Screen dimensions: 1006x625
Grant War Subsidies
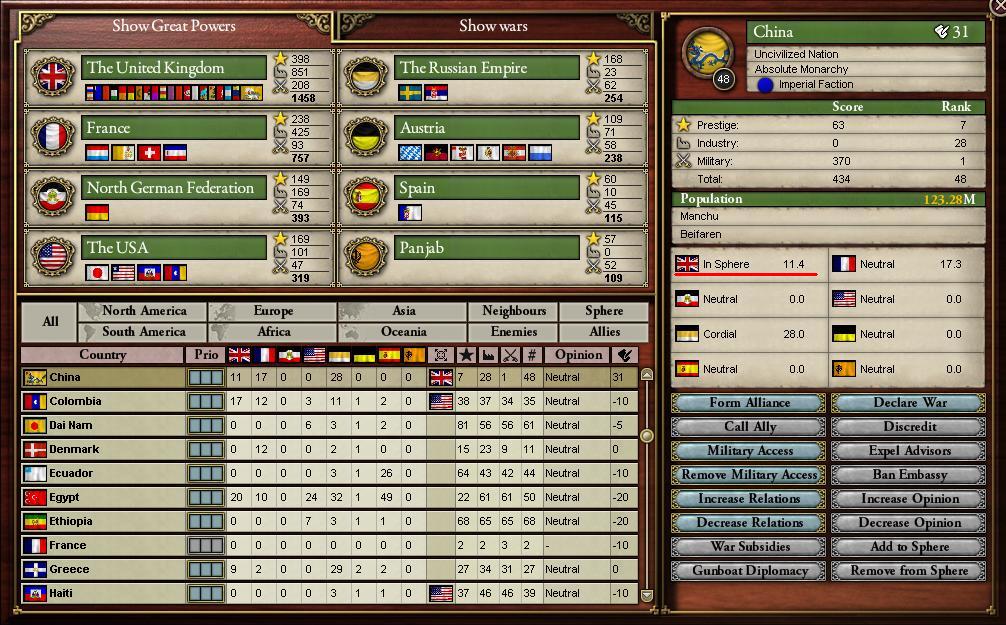coord(749,547)
